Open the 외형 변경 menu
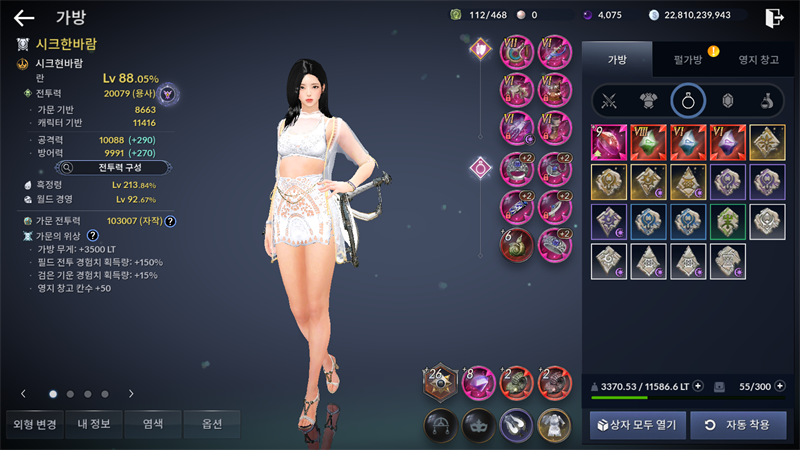 [x=35, y=424]
